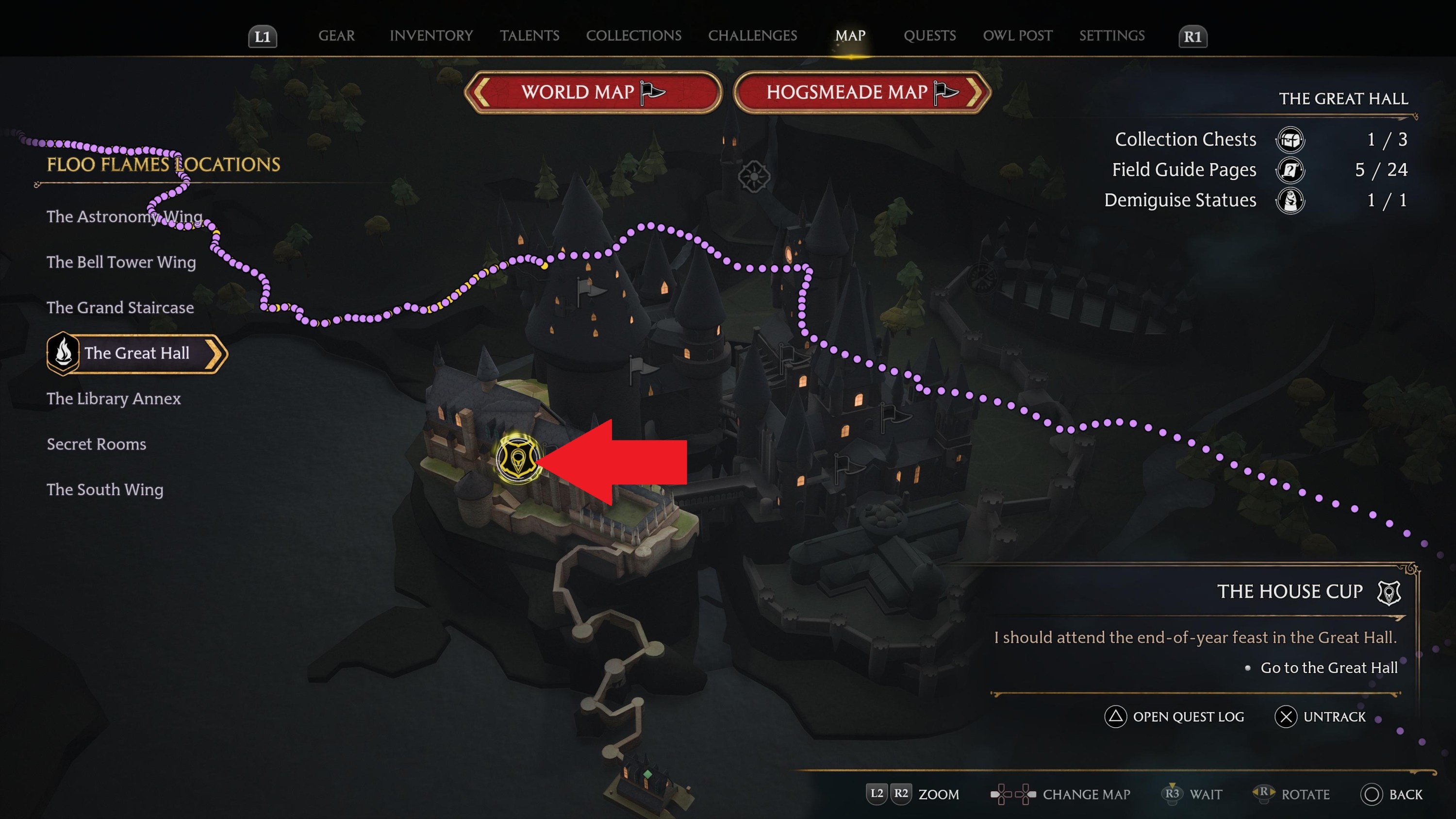The width and height of the screenshot is (1456, 819).
Task: Click the Demiguise Statues icon
Action: click(1291, 200)
